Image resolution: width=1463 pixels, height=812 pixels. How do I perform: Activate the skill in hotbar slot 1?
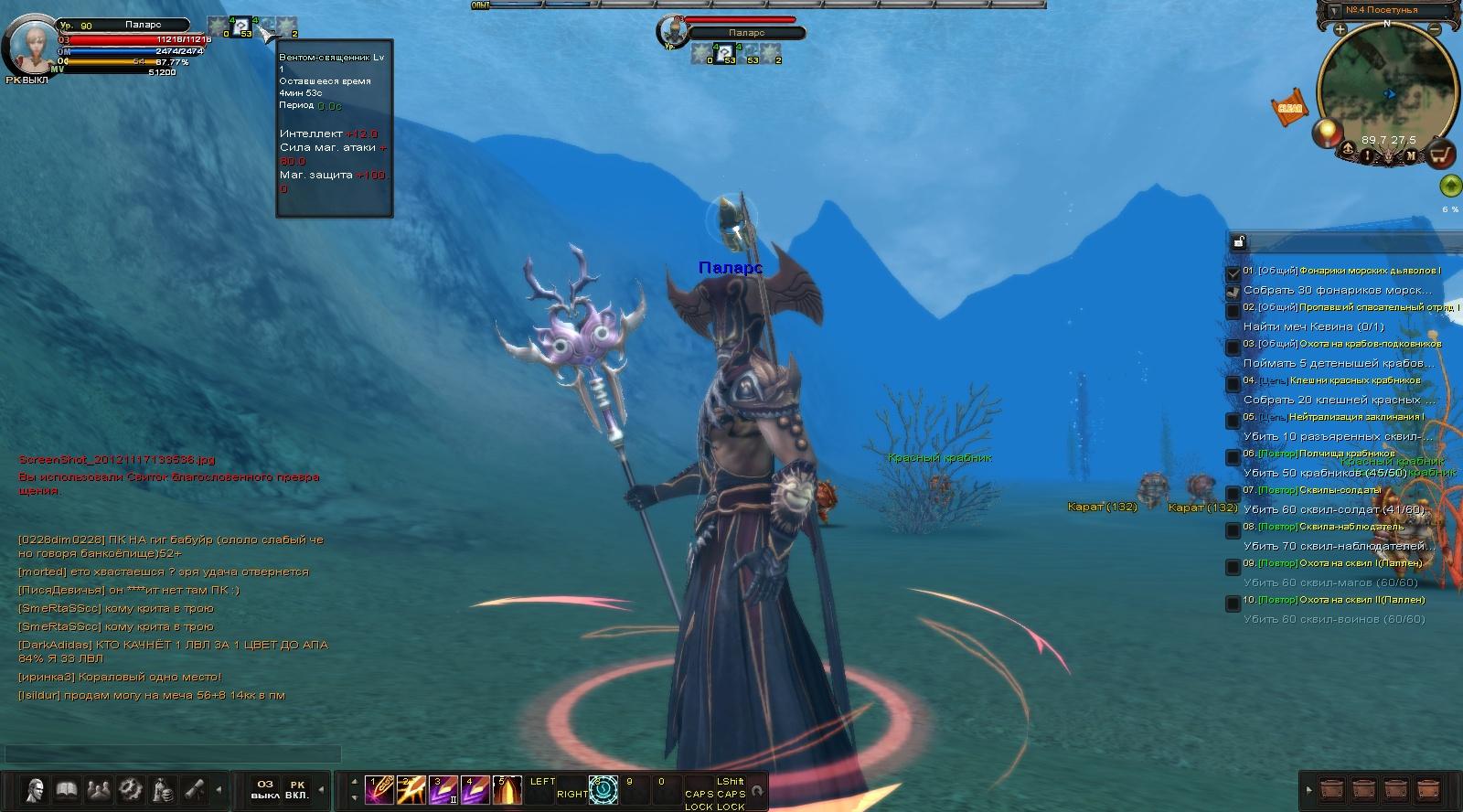click(x=379, y=789)
